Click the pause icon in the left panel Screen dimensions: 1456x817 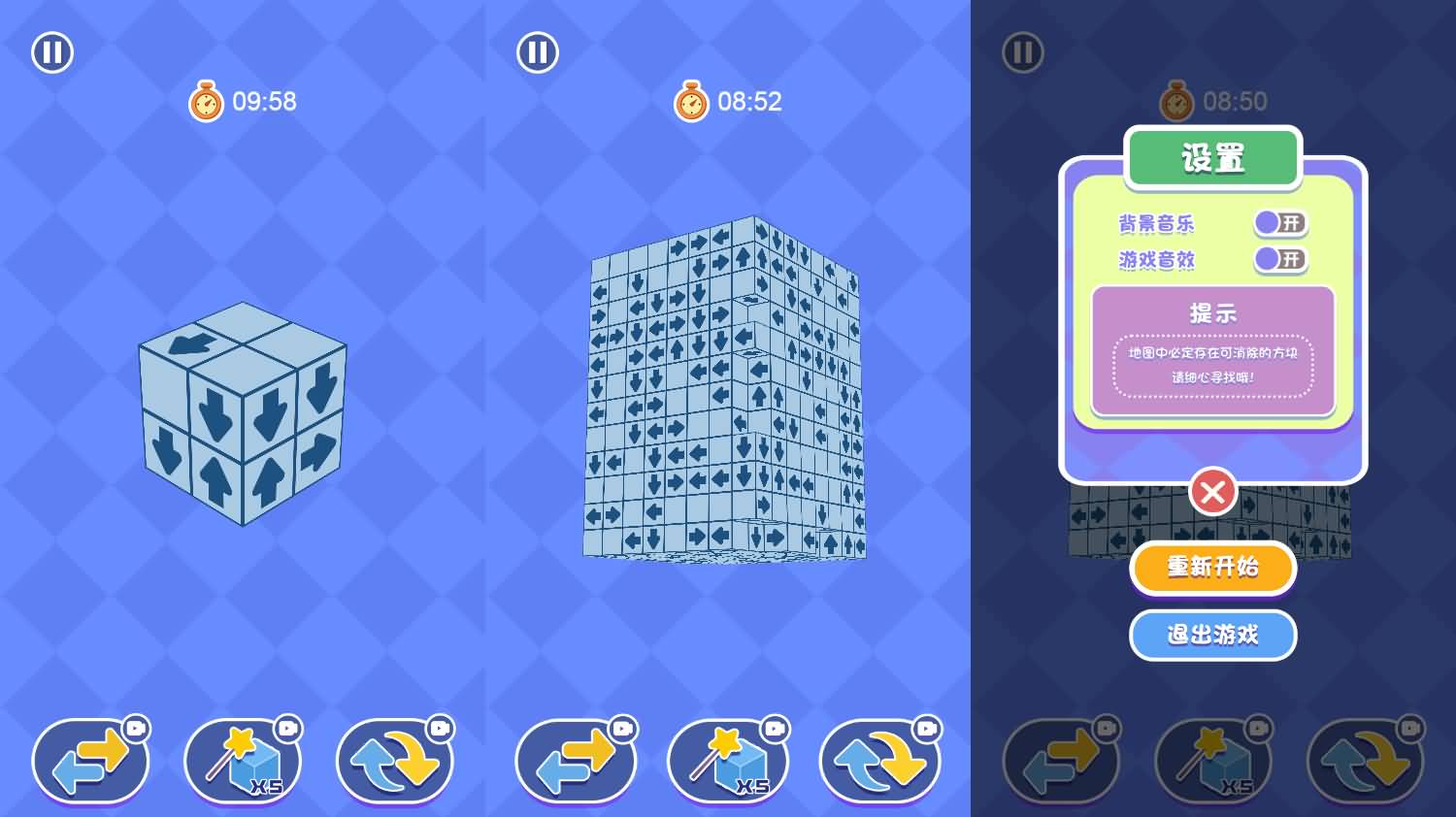(52, 52)
